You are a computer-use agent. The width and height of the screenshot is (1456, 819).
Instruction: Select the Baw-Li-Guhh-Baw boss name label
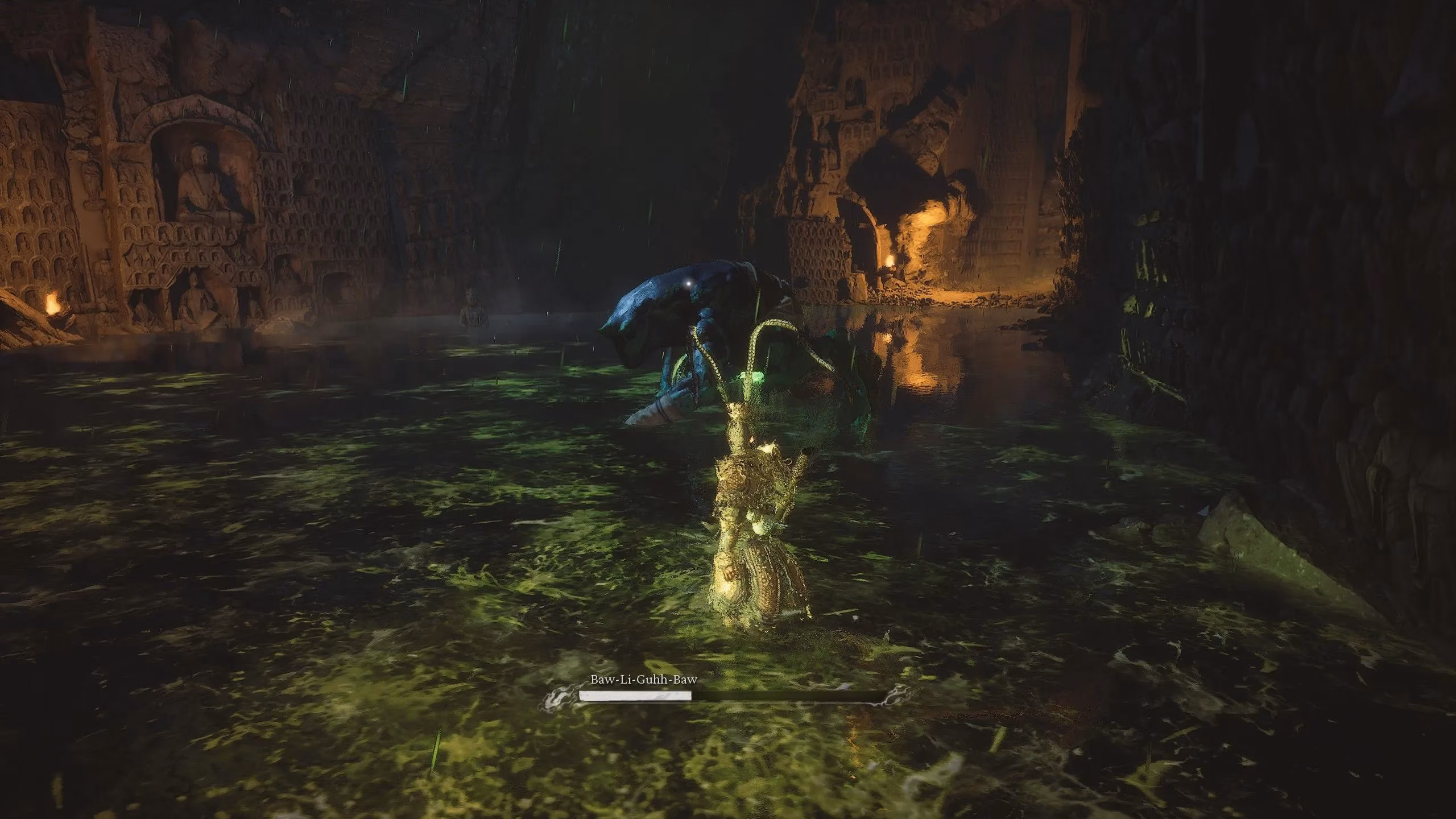click(x=643, y=680)
